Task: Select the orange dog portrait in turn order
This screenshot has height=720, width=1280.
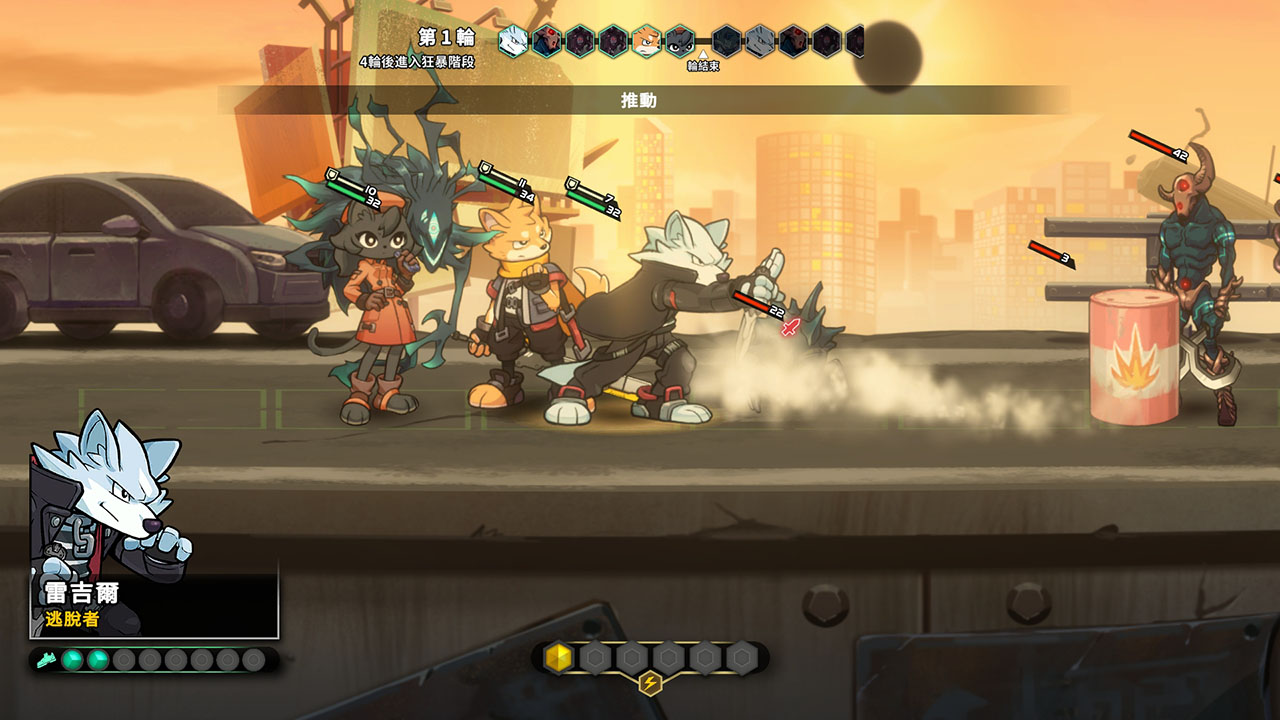Action: (646, 41)
